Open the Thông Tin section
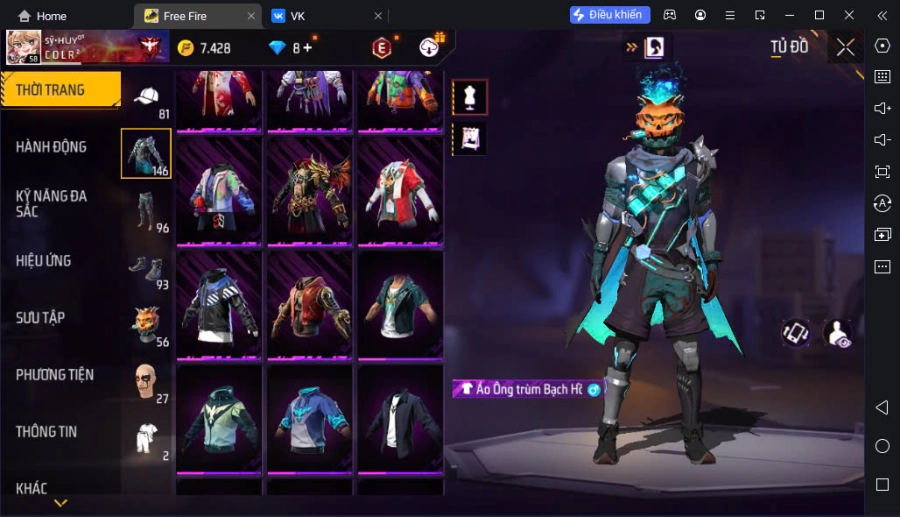 coord(46,432)
